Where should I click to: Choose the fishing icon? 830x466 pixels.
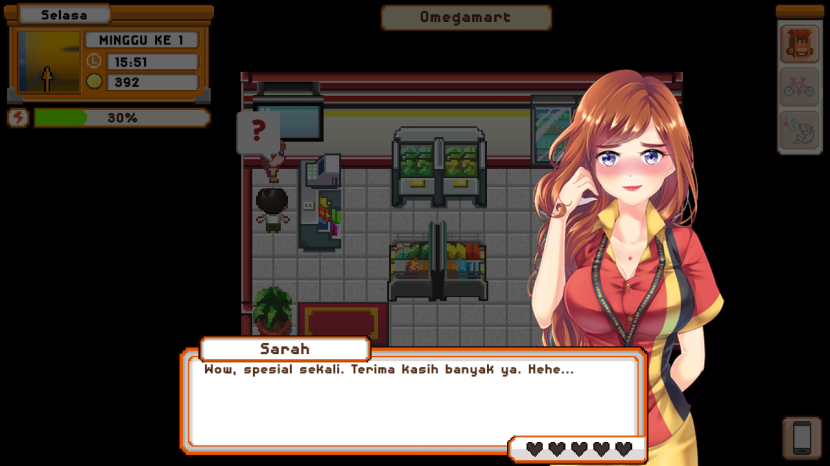(799, 130)
